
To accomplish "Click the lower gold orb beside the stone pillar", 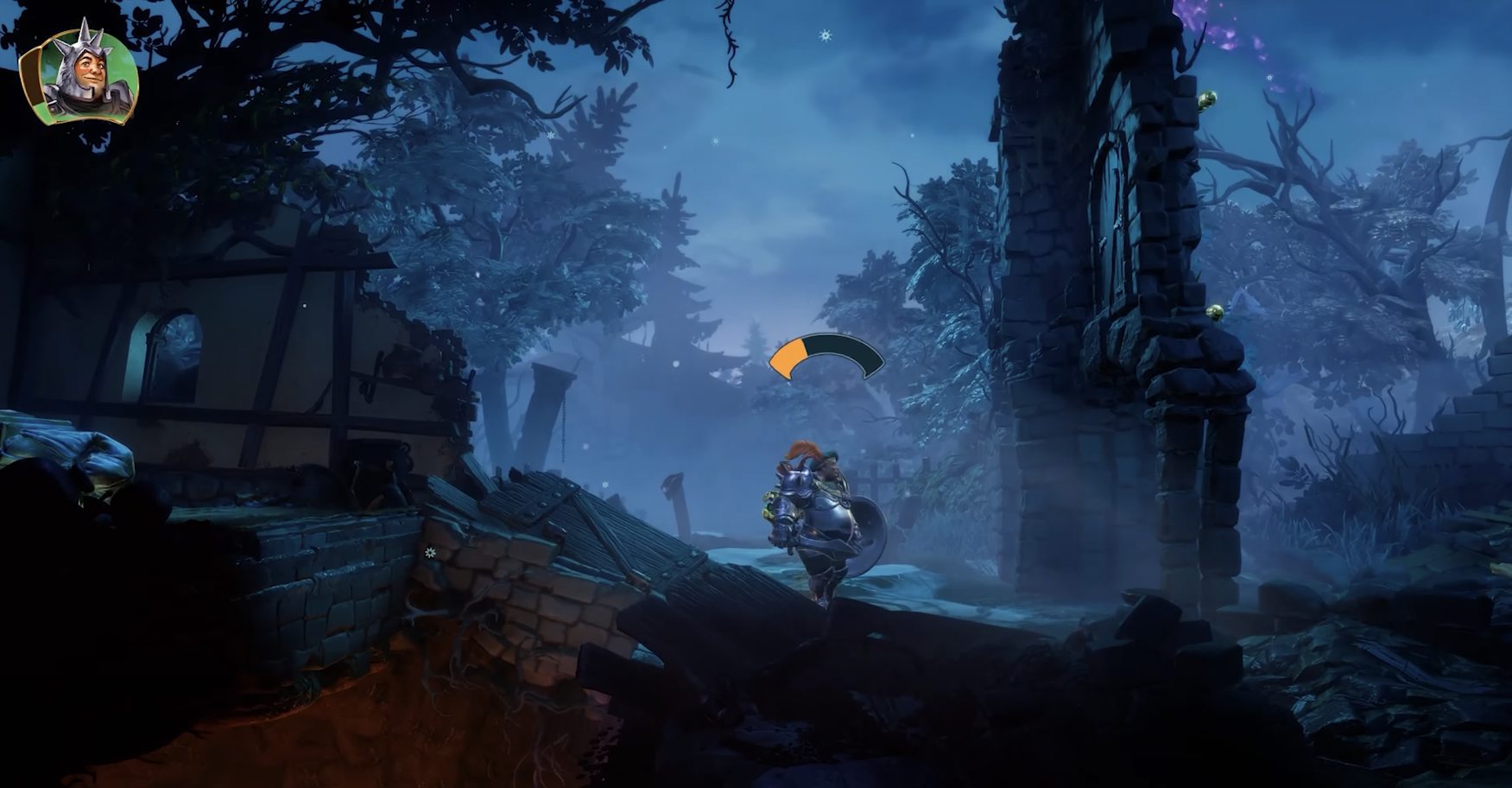I will tap(1212, 312).
